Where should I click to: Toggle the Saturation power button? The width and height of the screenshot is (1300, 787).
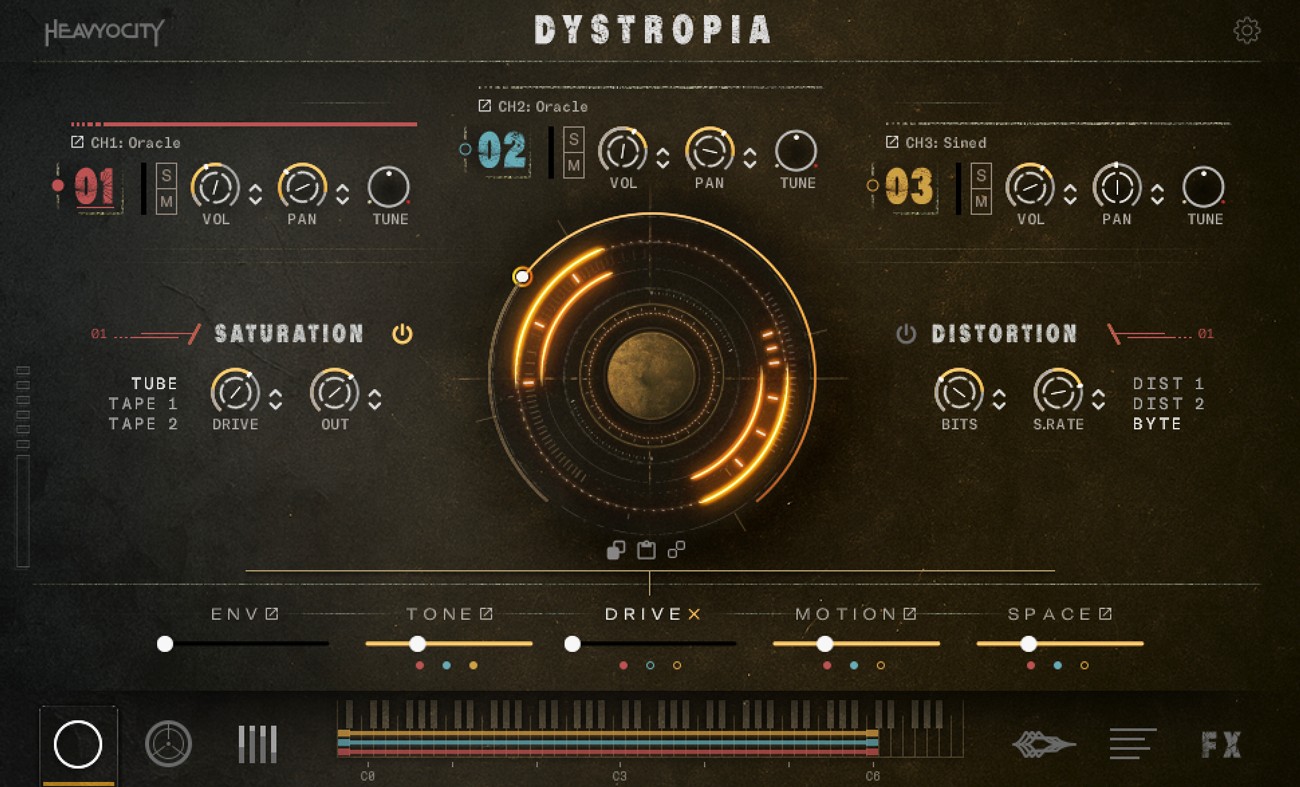[403, 333]
